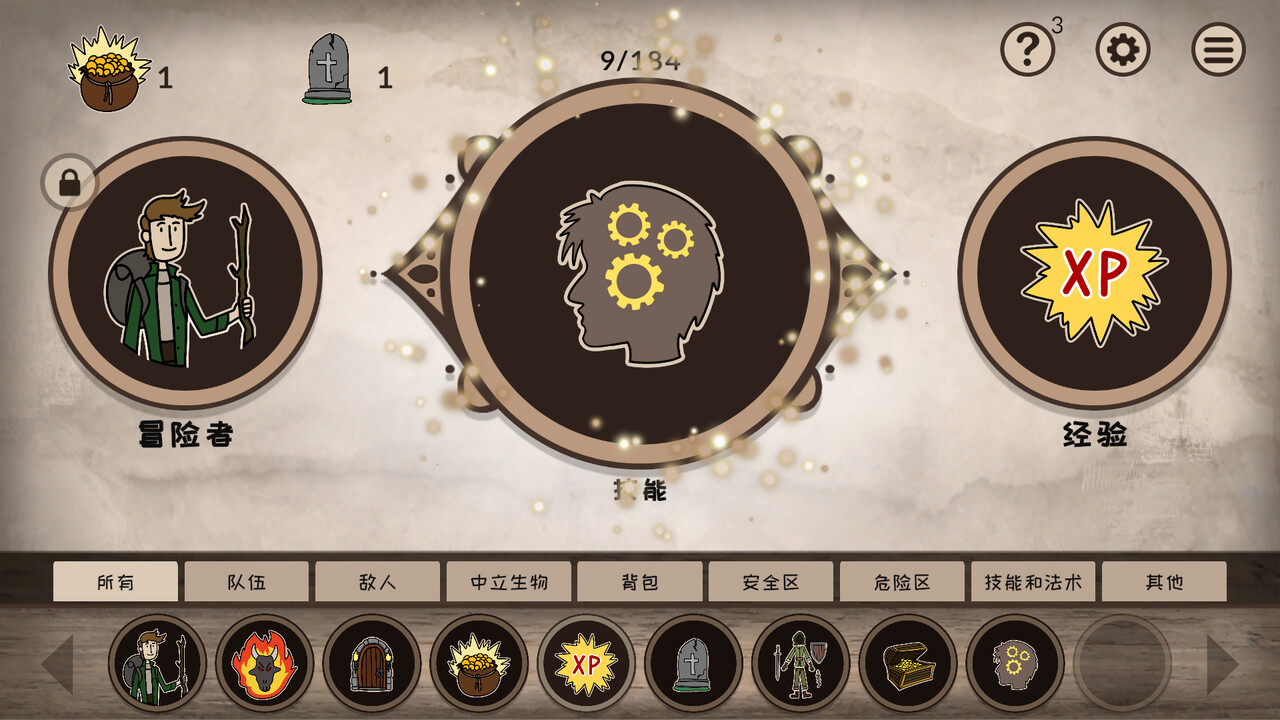The width and height of the screenshot is (1280, 720).
Task: Switch to the 敌人 tab
Action: pos(378,580)
